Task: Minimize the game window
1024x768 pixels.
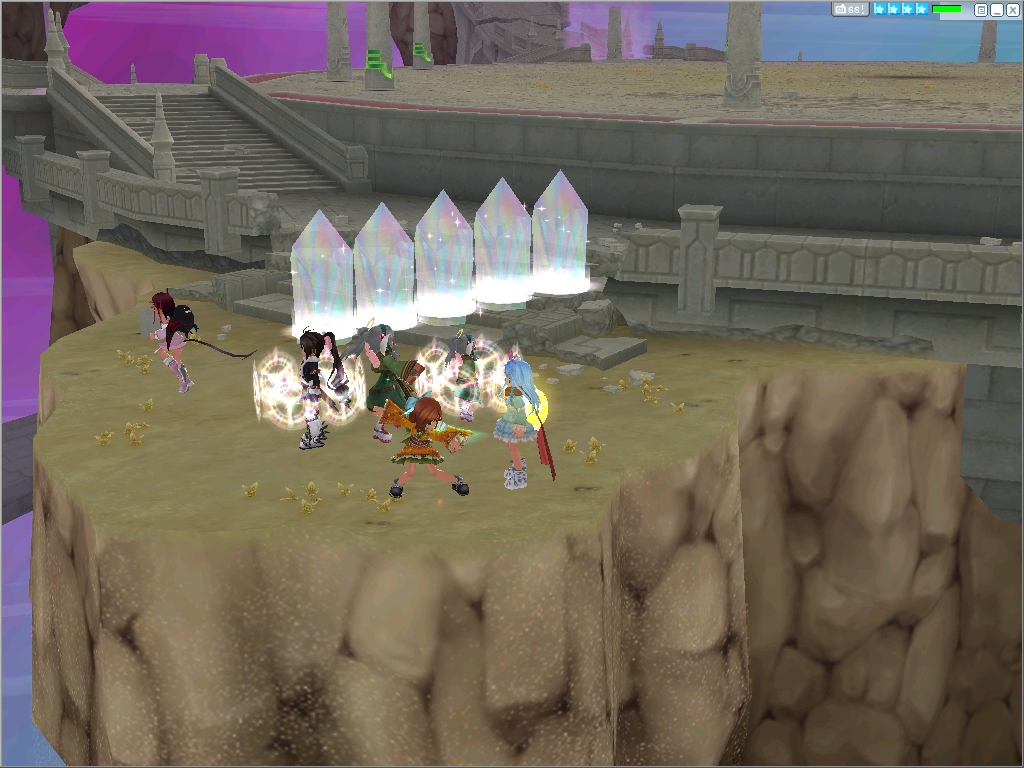Action: click(x=996, y=9)
